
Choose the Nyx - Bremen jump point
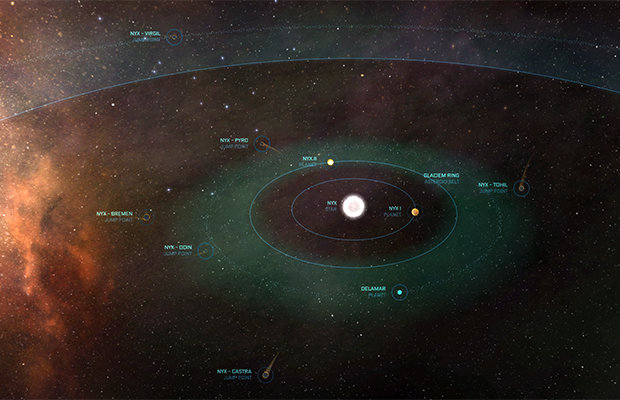point(146,216)
